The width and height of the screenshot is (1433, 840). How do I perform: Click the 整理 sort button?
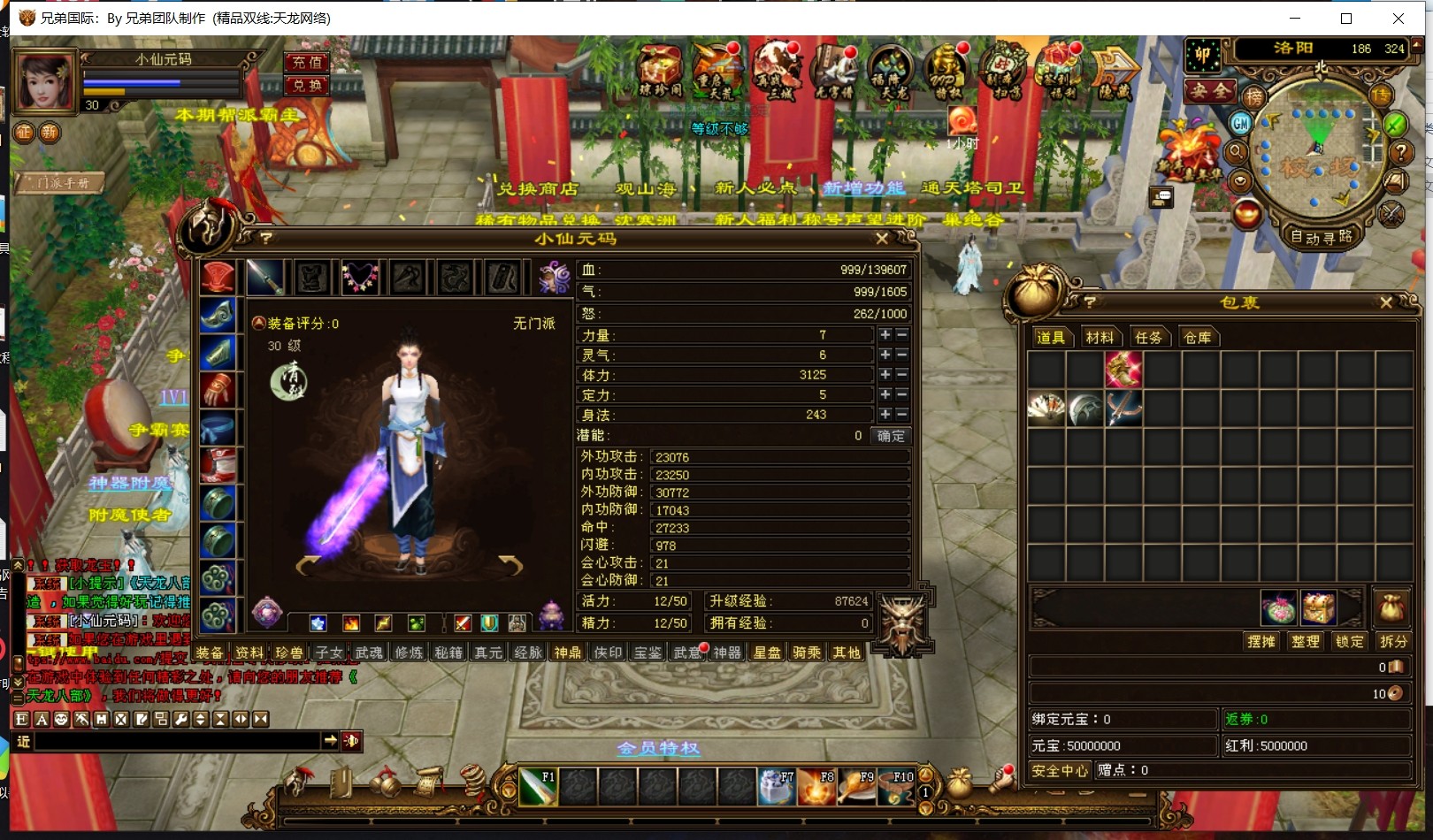click(1305, 642)
